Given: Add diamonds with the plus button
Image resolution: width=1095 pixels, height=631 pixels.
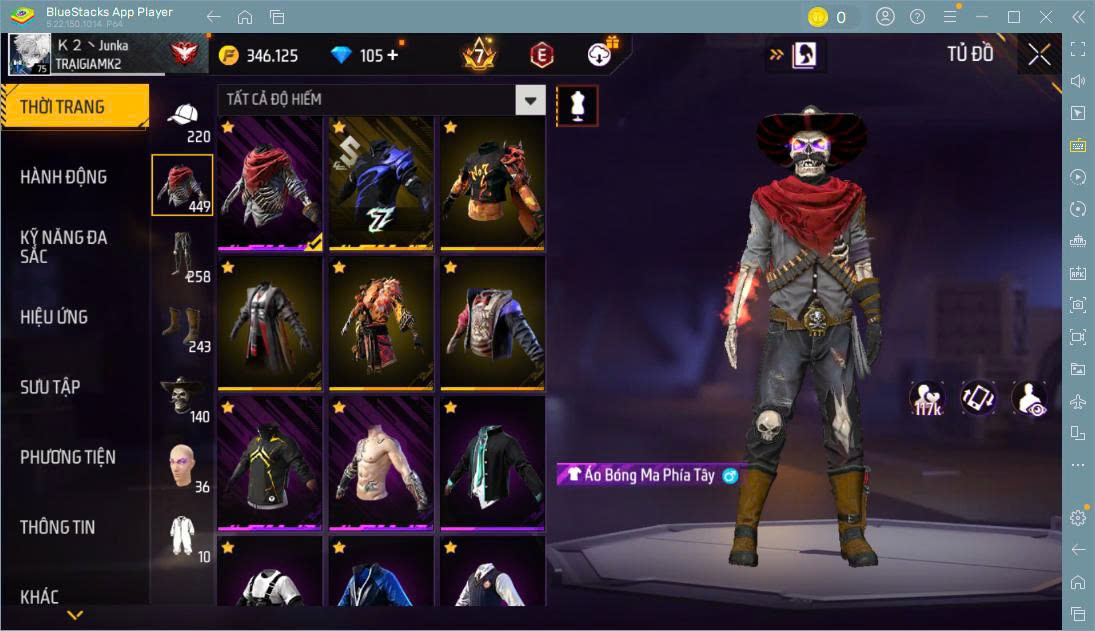Looking at the screenshot, I should click(392, 55).
